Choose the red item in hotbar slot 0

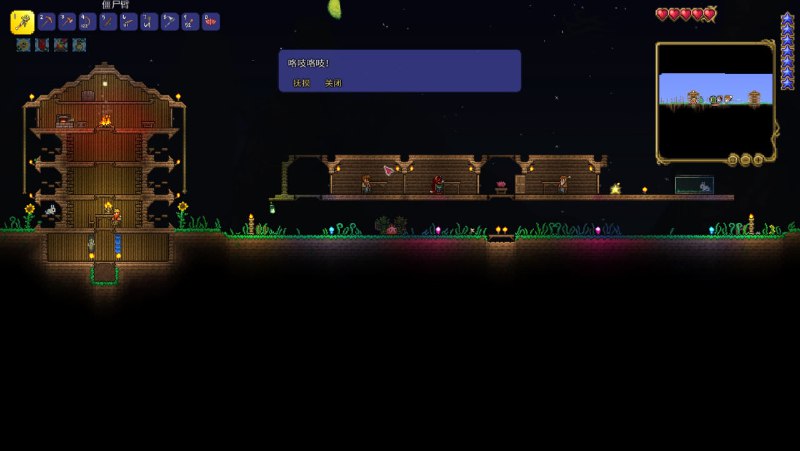[x=210, y=21]
